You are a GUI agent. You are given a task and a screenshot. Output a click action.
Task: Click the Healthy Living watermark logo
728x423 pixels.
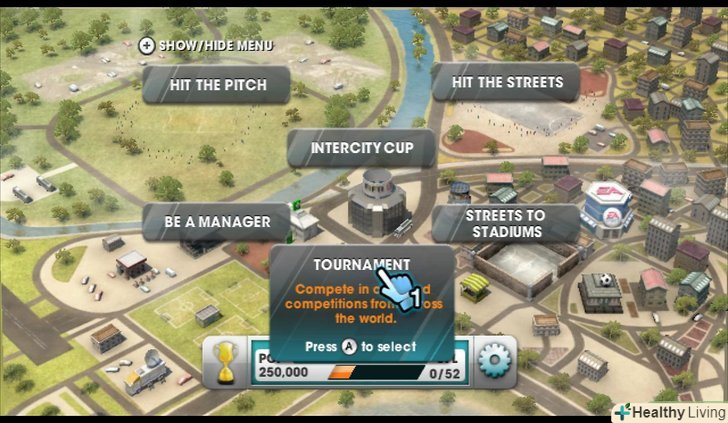coord(666,410)
